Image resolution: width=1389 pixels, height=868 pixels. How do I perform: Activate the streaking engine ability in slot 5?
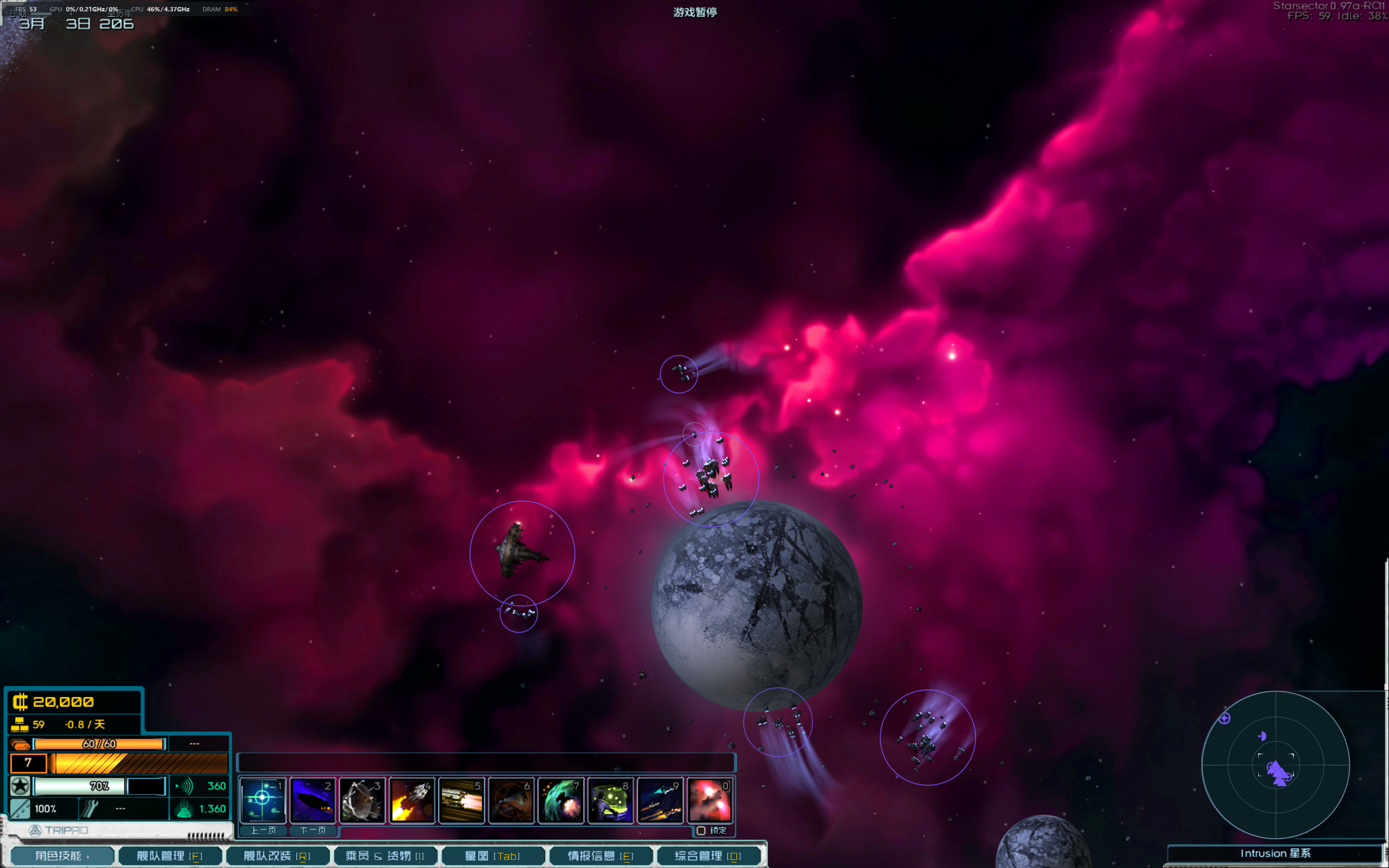click(461, 800)
